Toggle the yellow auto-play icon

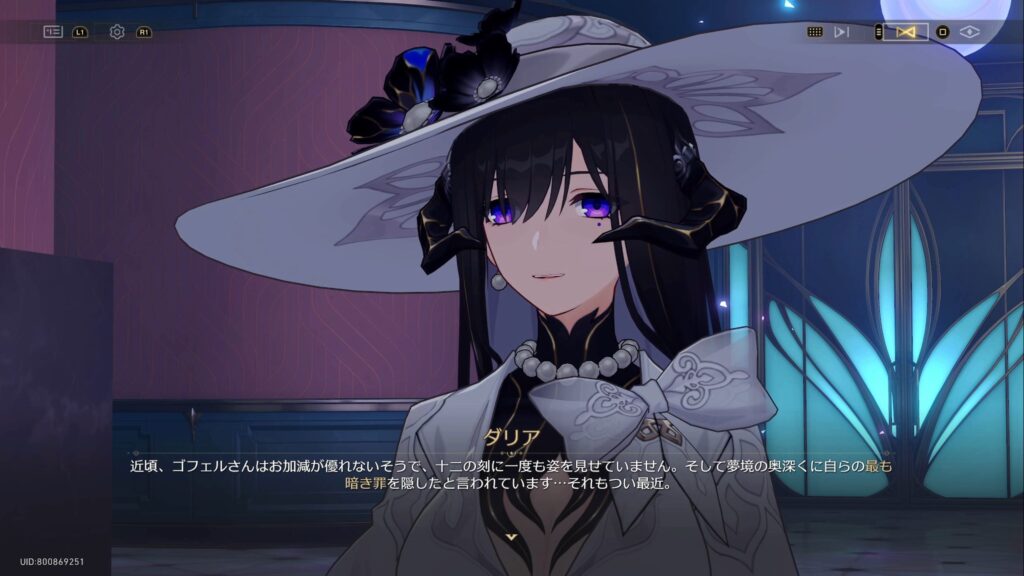(906, 32)
